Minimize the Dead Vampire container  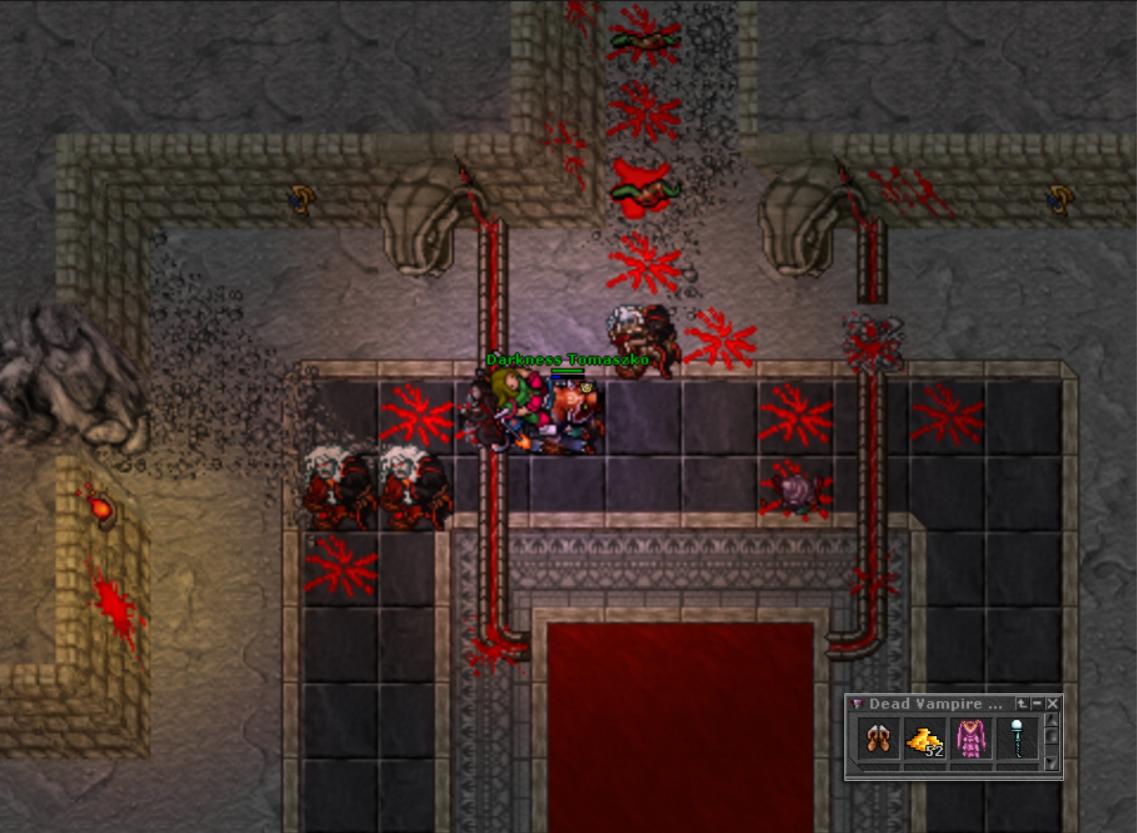[x=1037, y=704]
